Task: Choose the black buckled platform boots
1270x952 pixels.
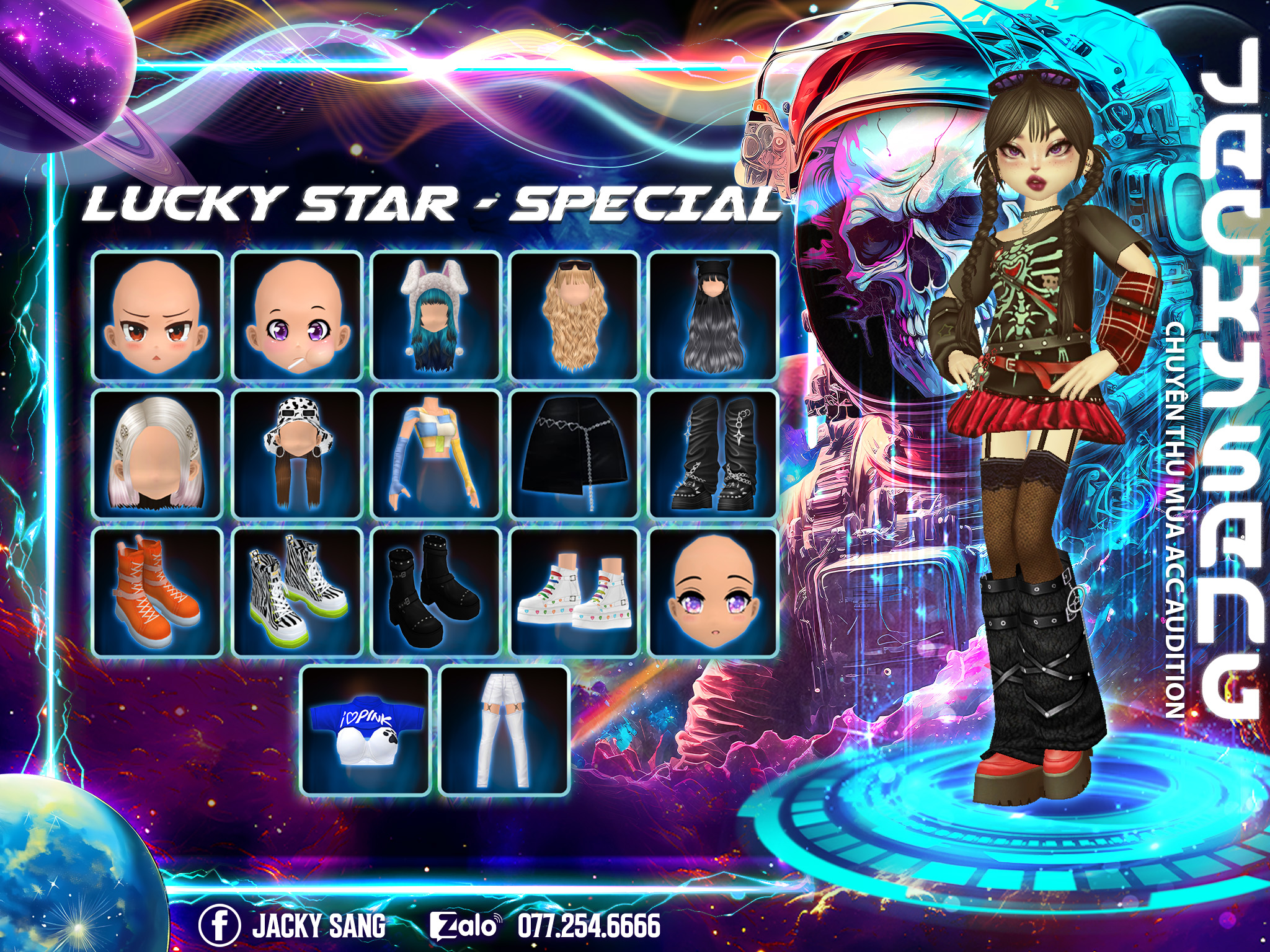Action: click(x=435, y=593)
